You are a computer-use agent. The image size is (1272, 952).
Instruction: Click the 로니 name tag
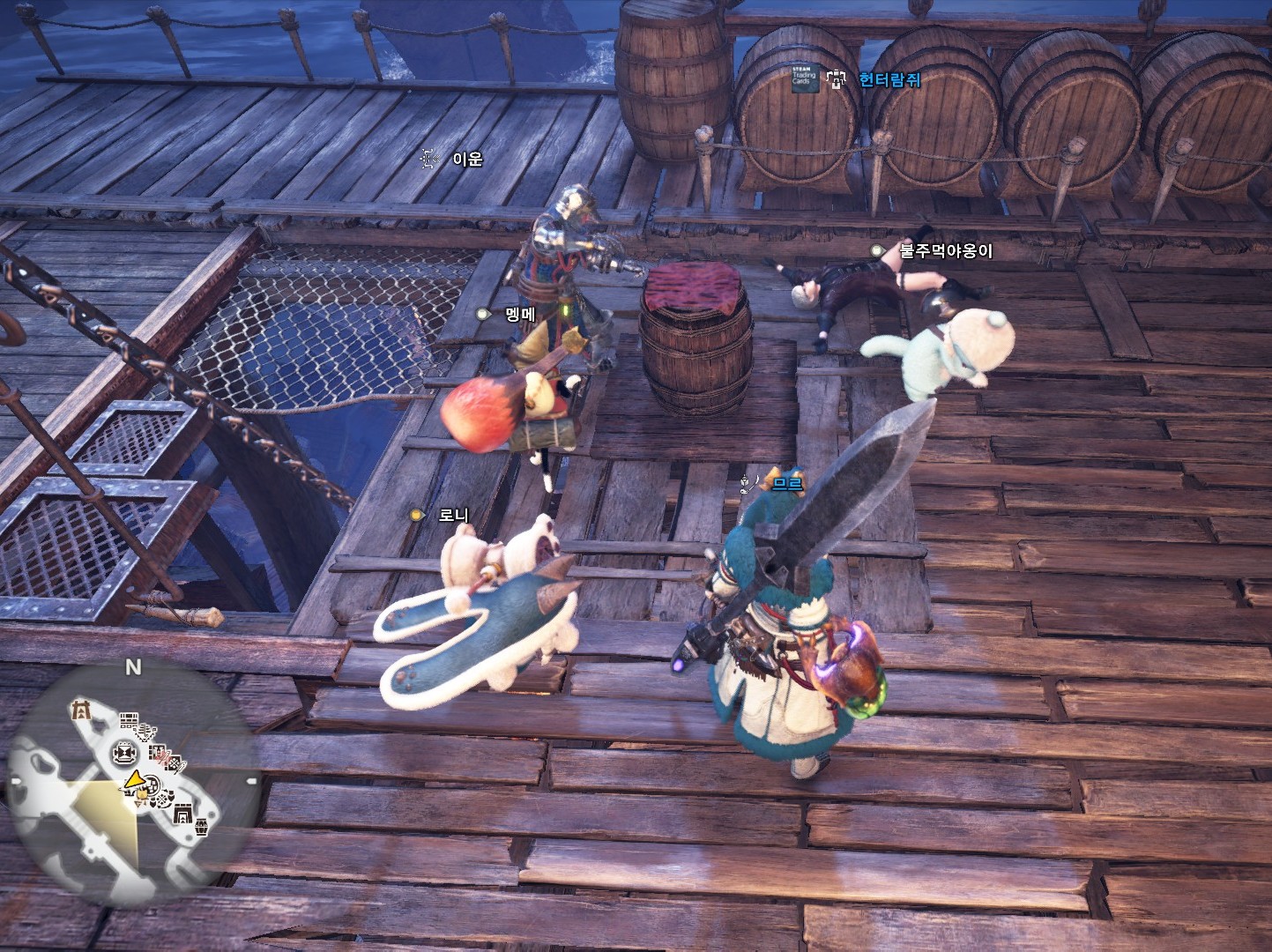tap(453, 515)
